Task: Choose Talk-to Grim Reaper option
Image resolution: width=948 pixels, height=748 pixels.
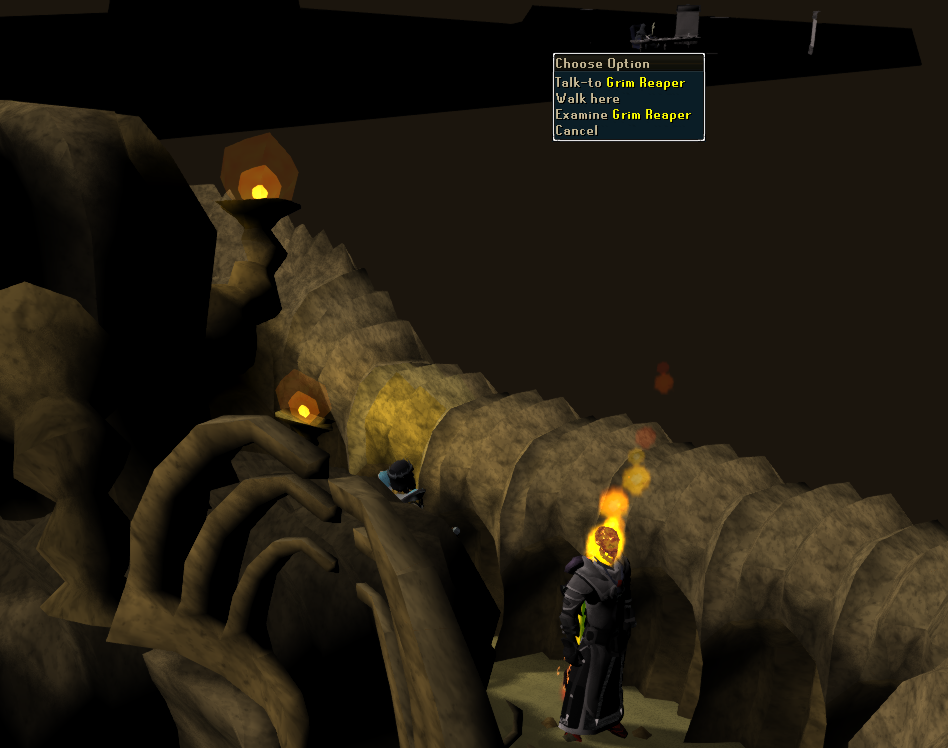Action: [x=620, y=83]
